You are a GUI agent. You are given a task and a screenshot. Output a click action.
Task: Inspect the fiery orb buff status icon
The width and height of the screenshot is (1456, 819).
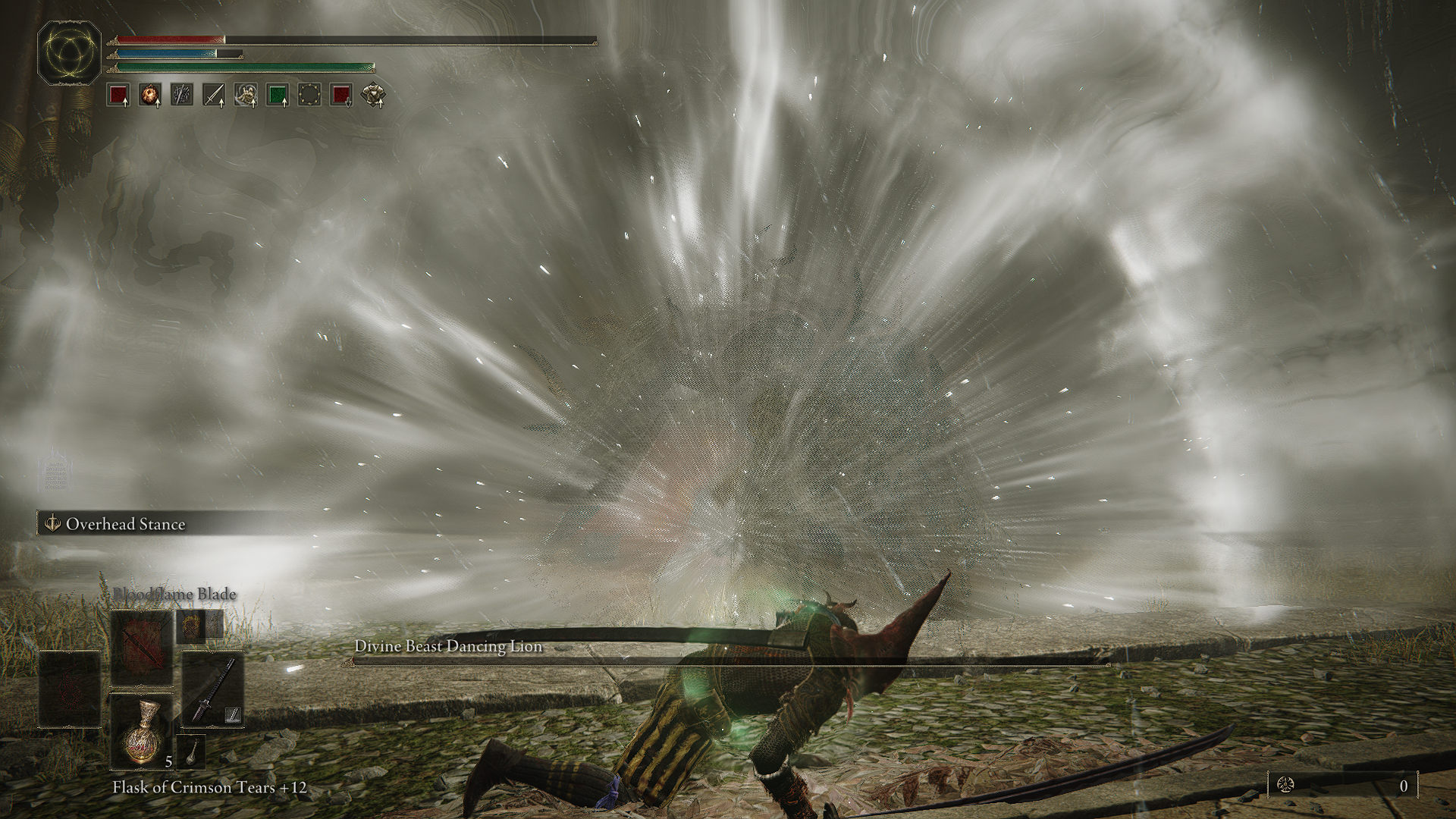(149, 95)
